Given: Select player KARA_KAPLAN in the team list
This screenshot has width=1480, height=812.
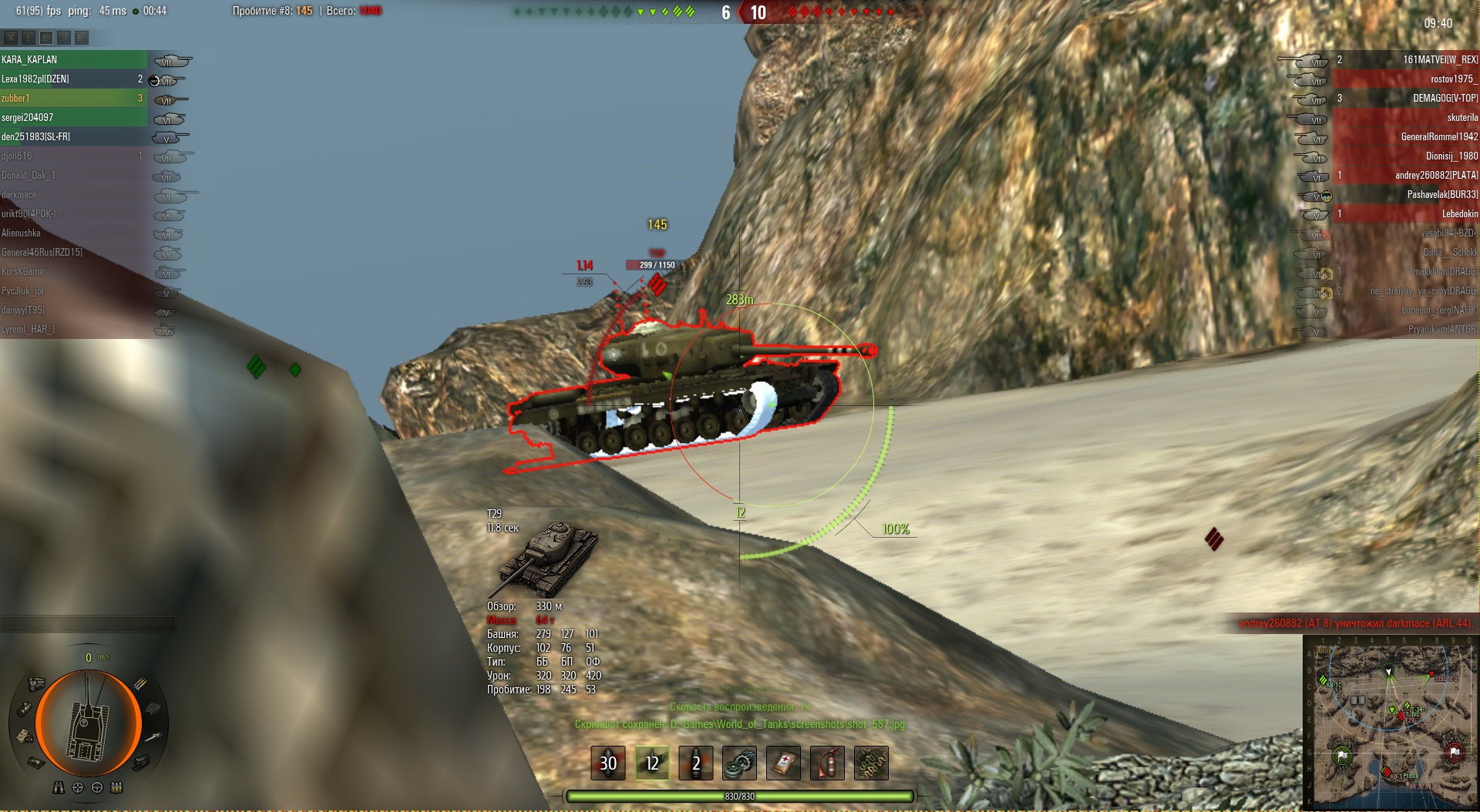Looking at the screenshot, I should [73, 59].
